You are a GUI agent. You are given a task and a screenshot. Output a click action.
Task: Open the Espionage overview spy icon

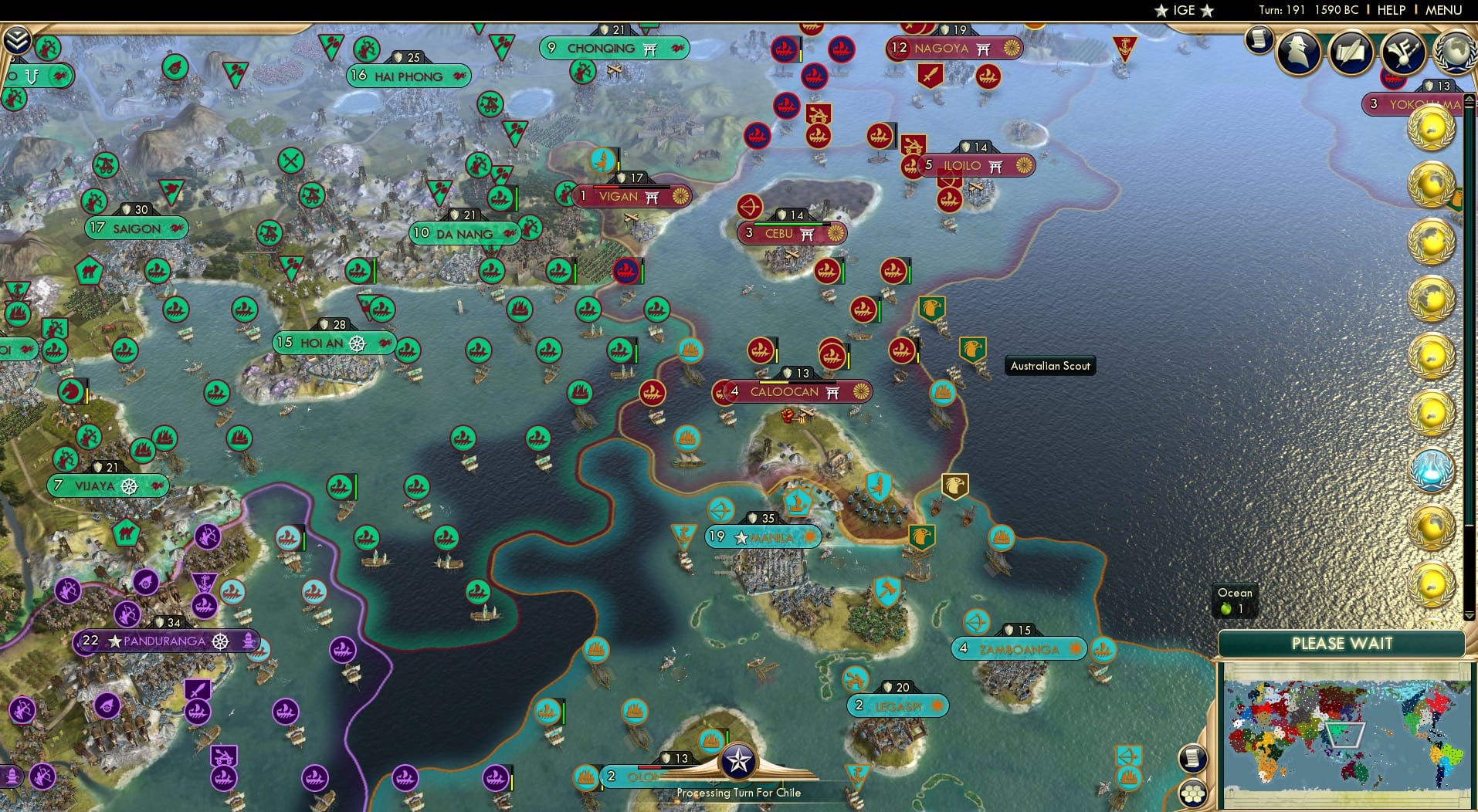point(1296,51)
